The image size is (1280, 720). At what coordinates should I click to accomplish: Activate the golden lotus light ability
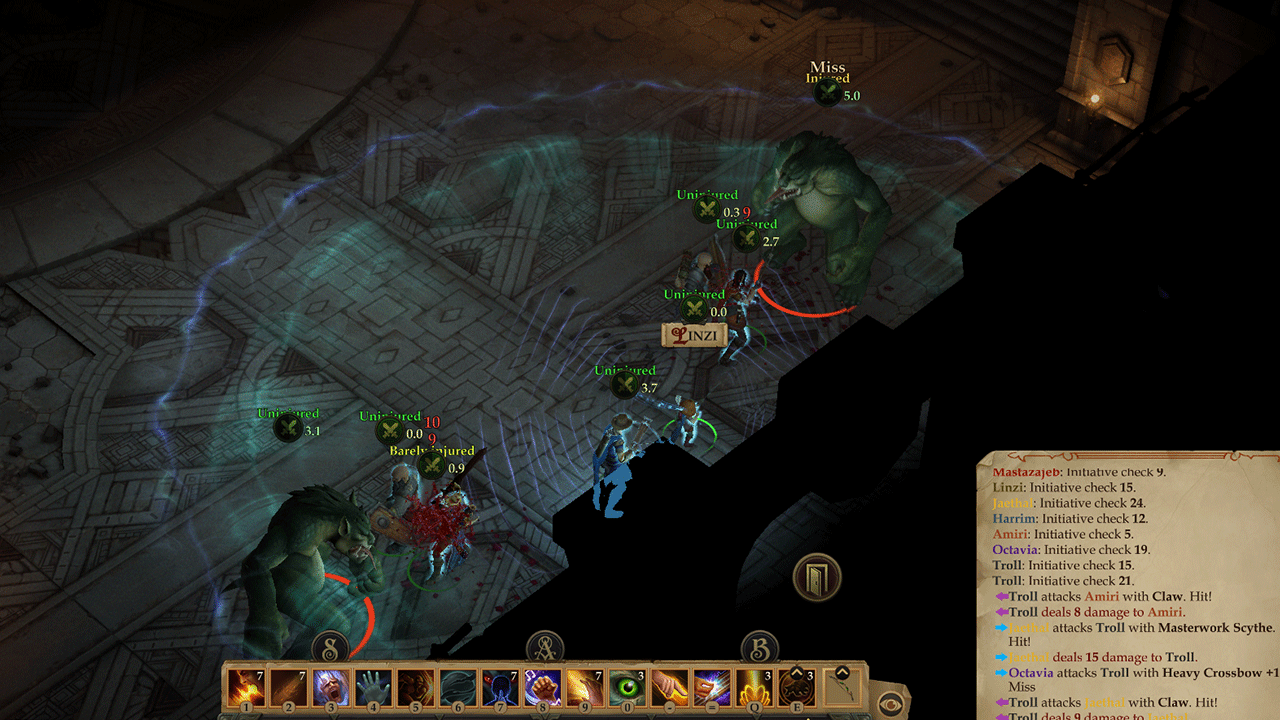coord(753,688)
